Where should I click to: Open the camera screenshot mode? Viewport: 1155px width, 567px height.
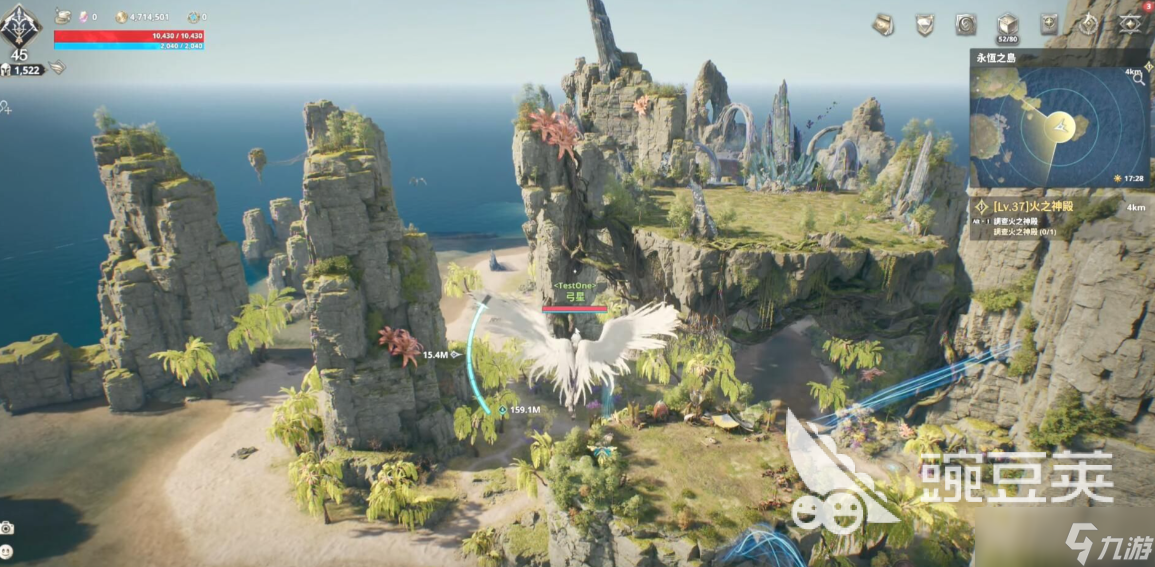tap(8, 528)
